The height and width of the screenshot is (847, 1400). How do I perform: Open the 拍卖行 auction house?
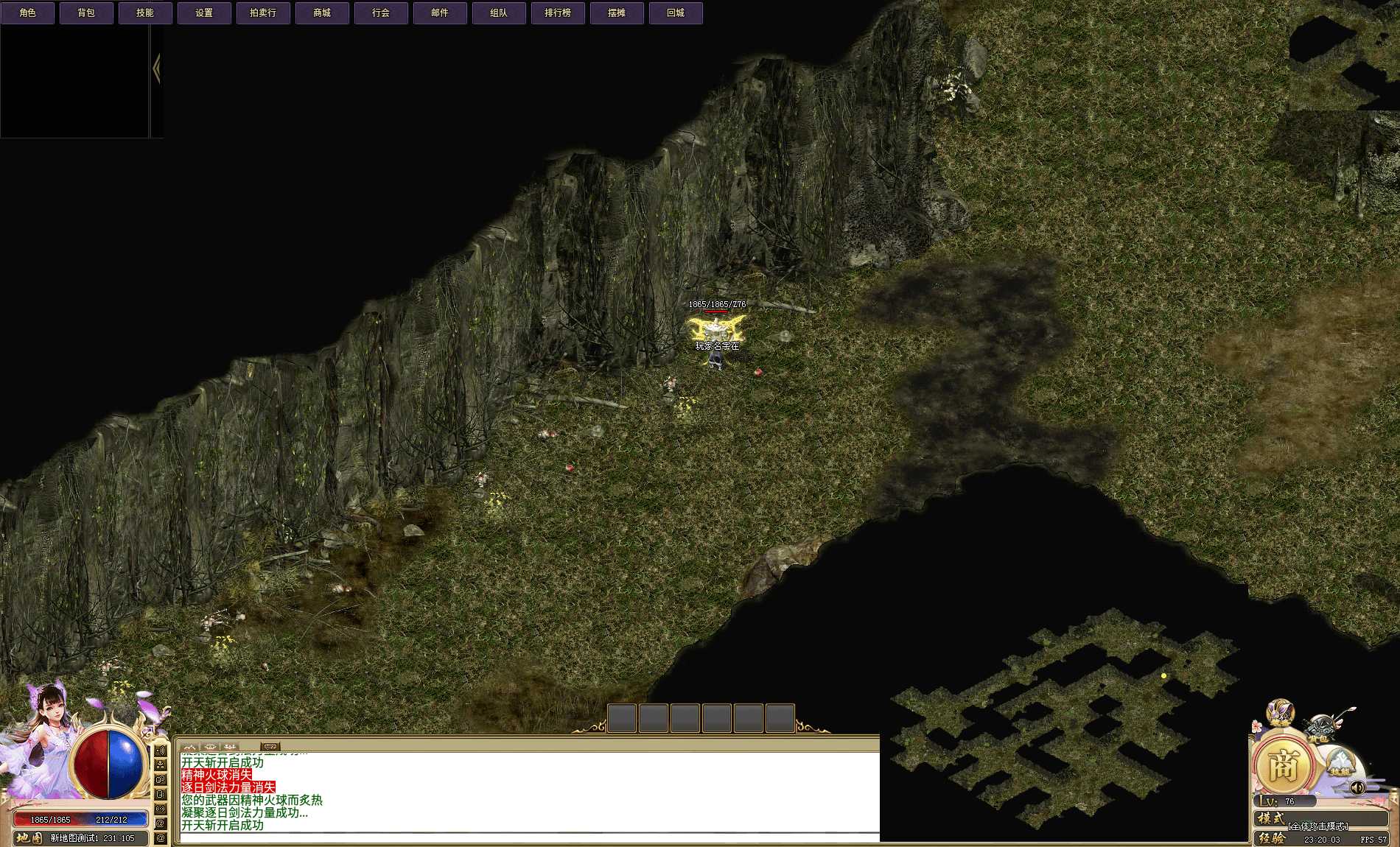(262, 12)
